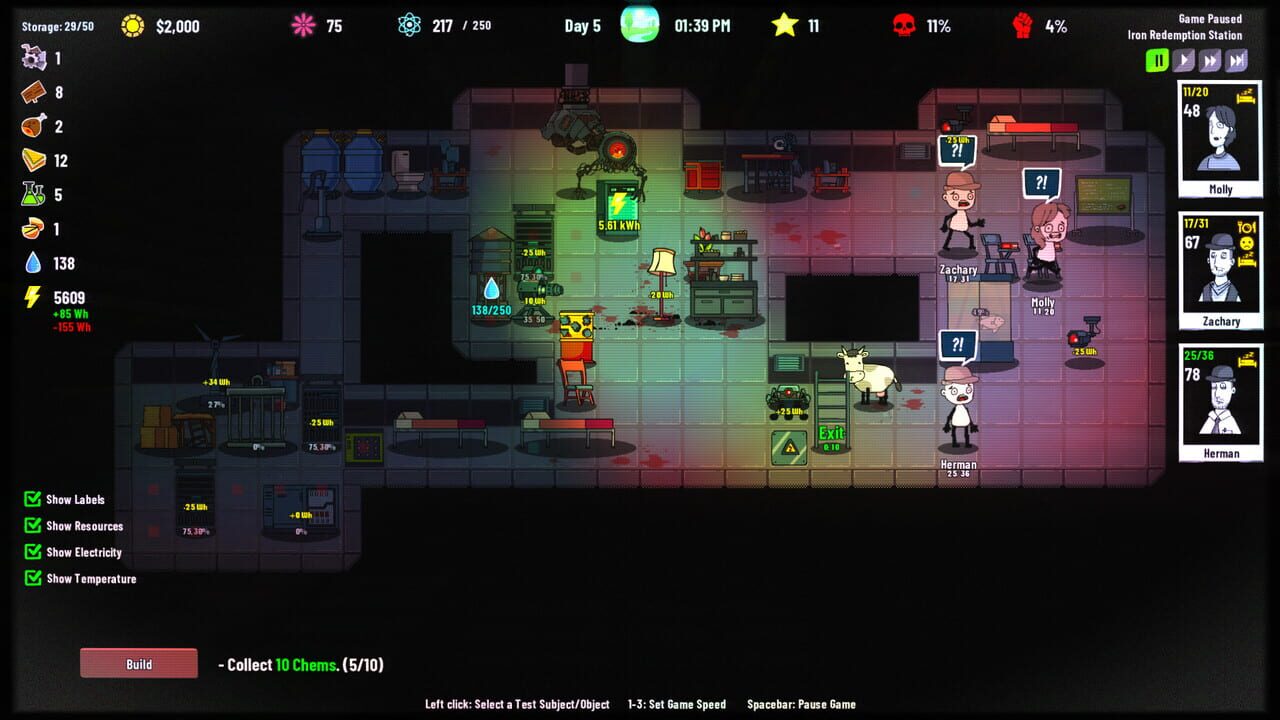Click the gears resource icon in sidebar
Viewport: 1280px width, 720px height.
[x=35, y=60]
